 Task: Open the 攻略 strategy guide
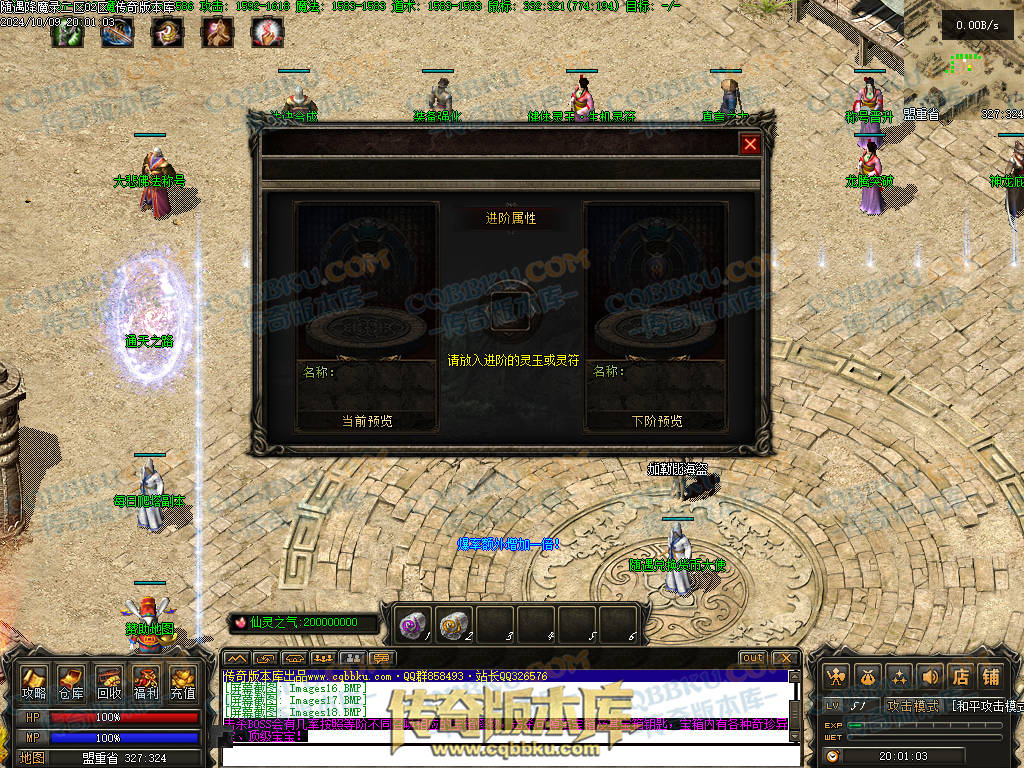point(34,681)
